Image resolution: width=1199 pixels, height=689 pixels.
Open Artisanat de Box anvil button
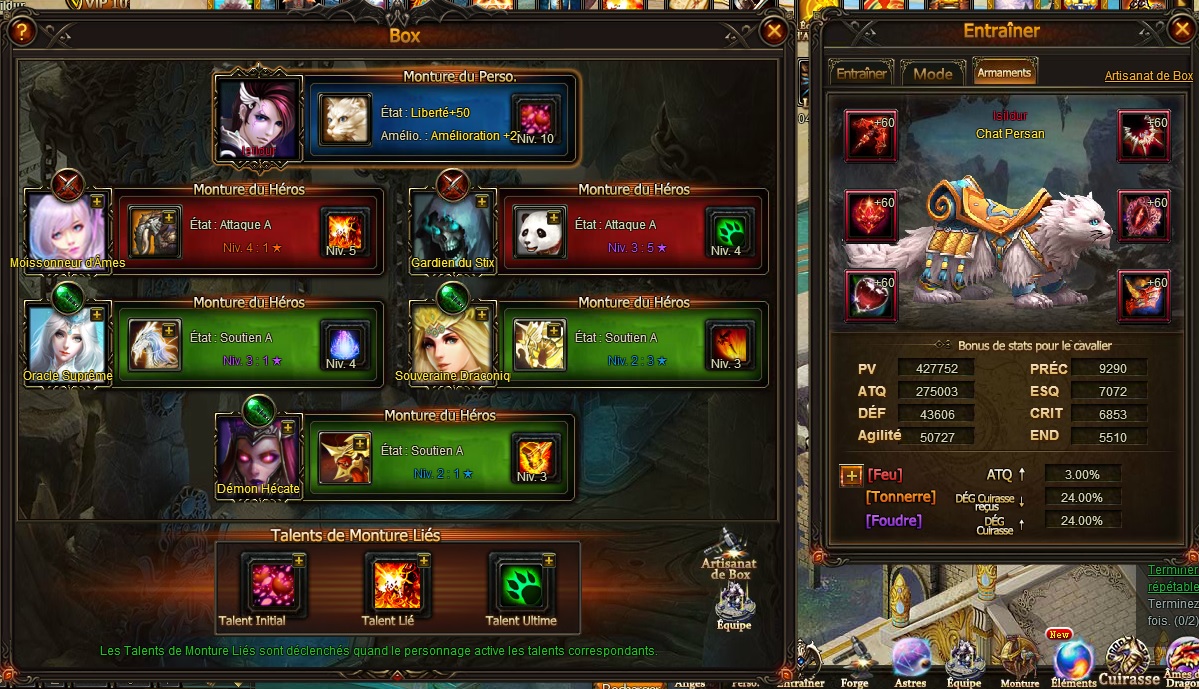coord(726,555)
